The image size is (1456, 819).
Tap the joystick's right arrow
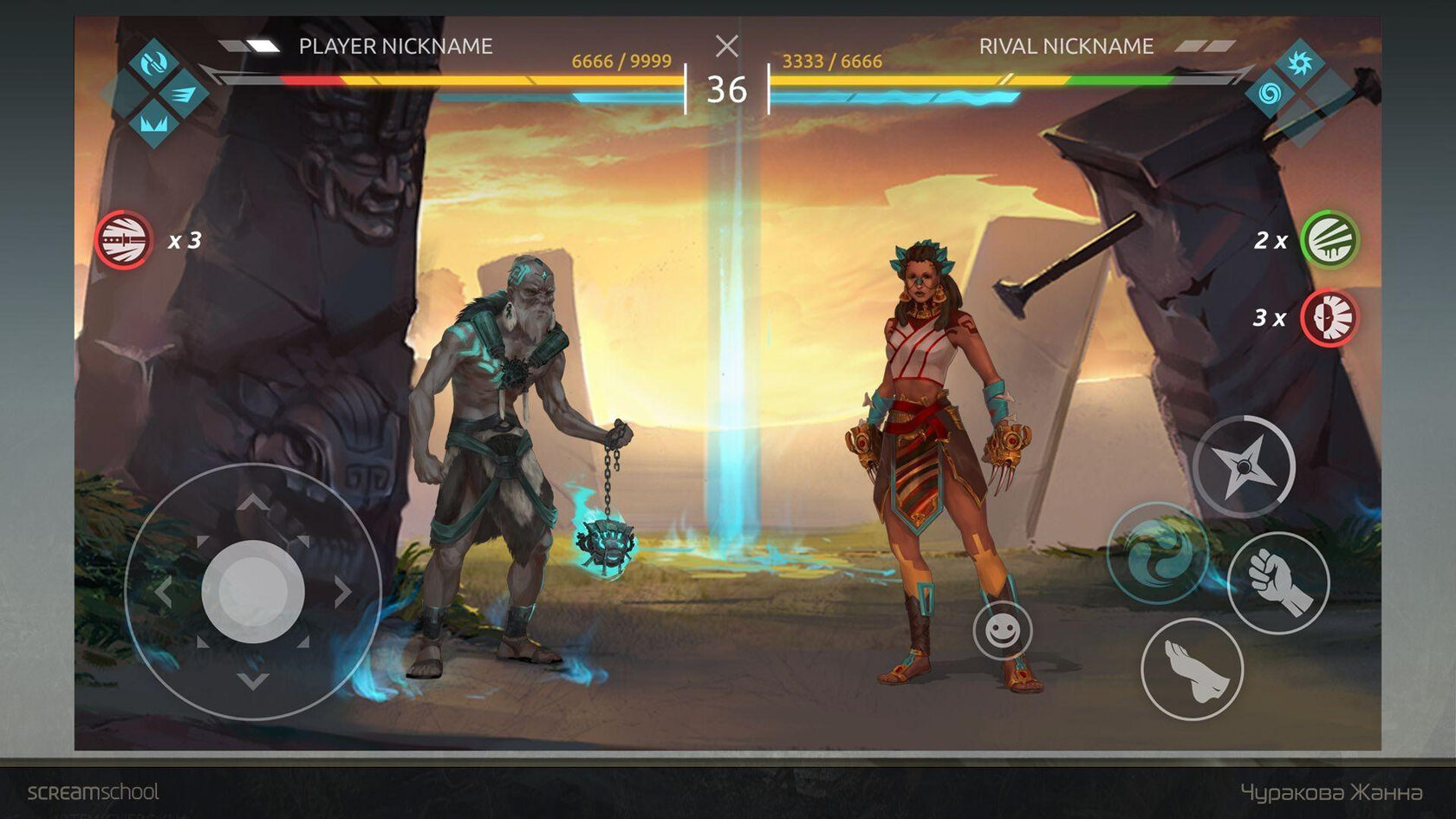[343, 592]
